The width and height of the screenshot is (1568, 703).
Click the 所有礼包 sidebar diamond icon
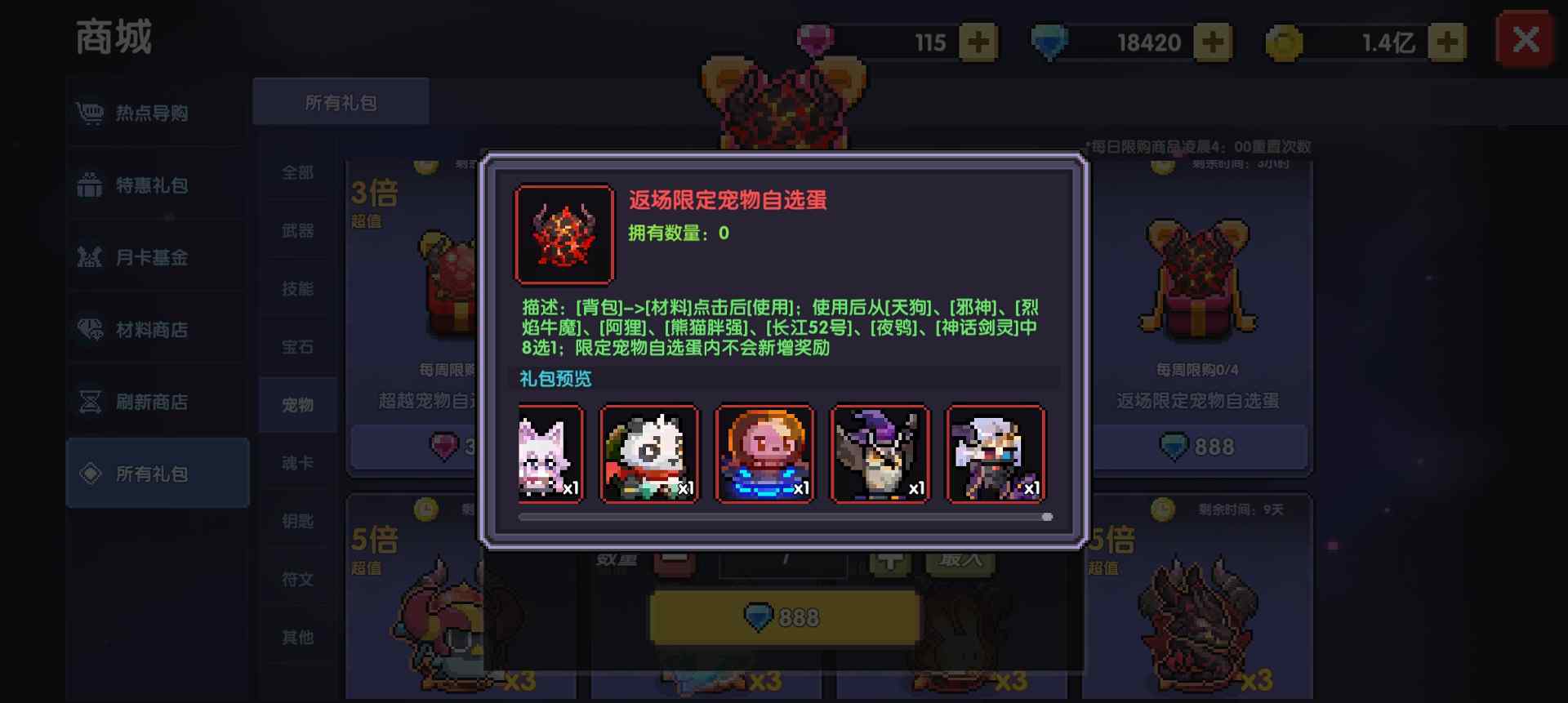[x=90, y=474]
